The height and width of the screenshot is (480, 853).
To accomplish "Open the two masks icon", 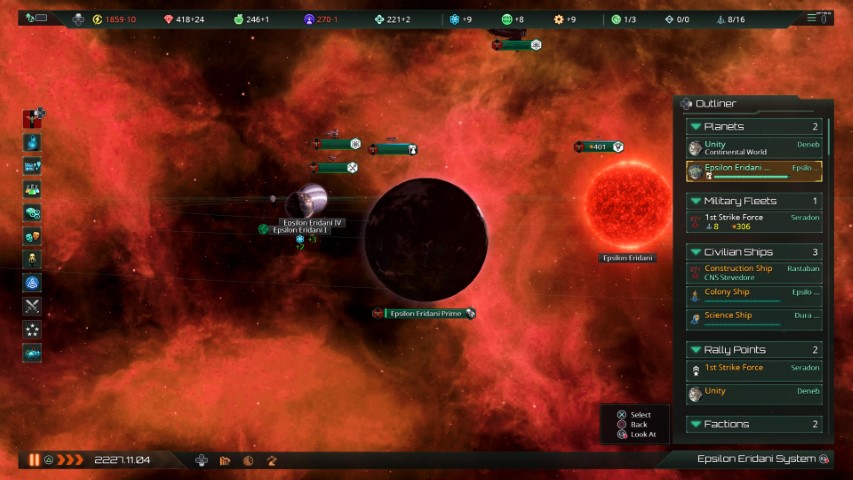I will click(33, 236).
